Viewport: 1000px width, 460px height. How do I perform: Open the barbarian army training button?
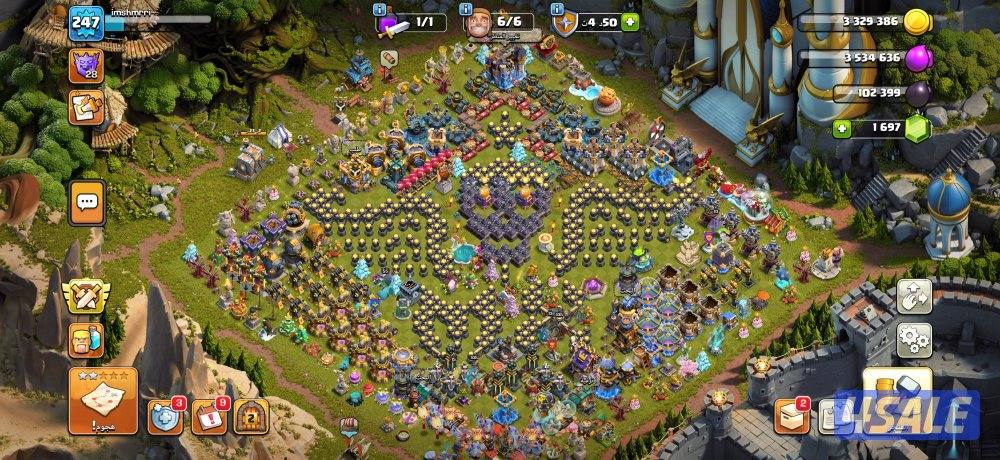coord(86,340)
